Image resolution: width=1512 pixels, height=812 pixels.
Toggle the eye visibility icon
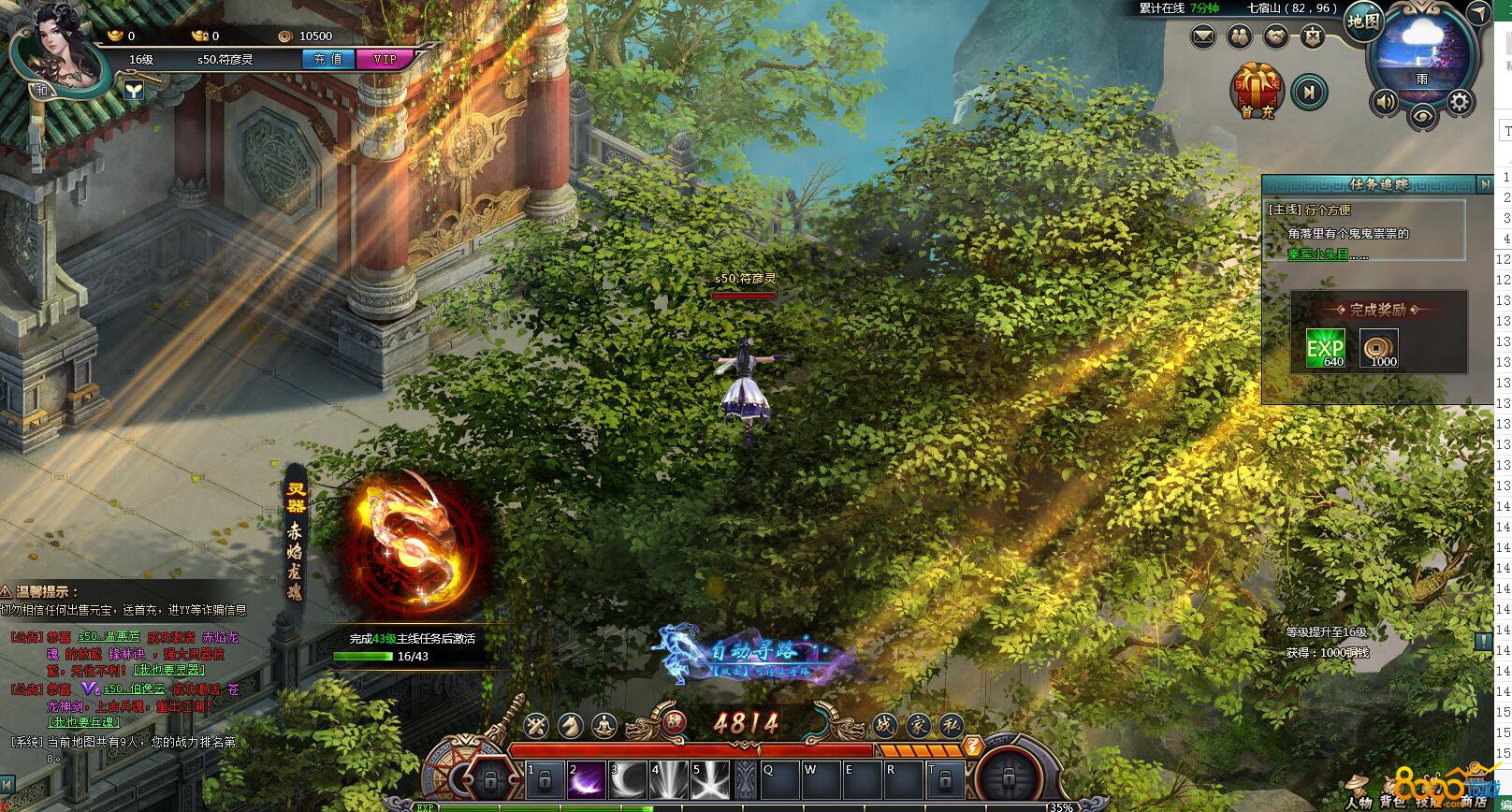pyautogui.click(x=1422, y=115)
